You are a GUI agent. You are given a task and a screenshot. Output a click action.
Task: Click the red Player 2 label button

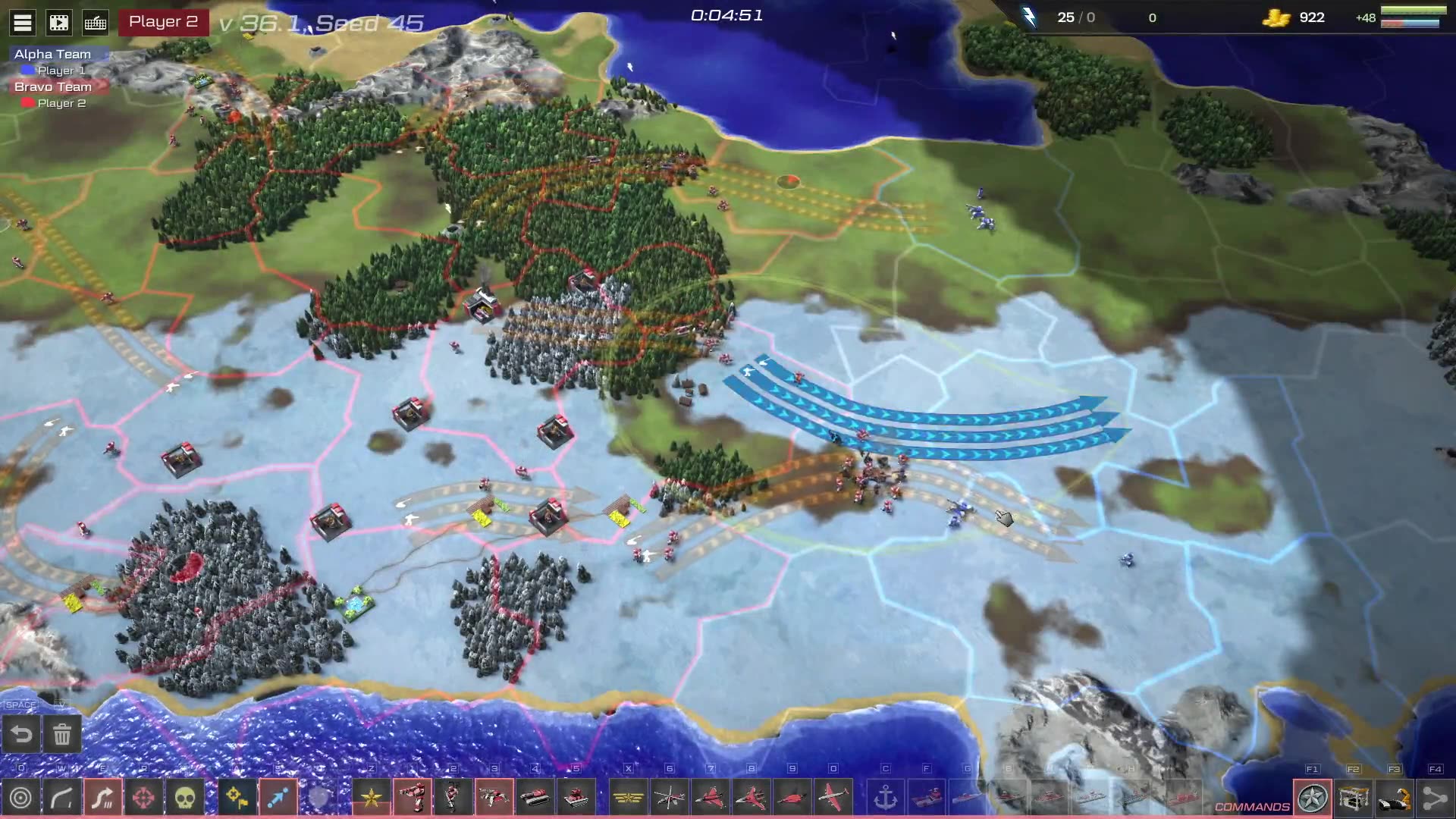pyautogui.click(x=163, y=22)
